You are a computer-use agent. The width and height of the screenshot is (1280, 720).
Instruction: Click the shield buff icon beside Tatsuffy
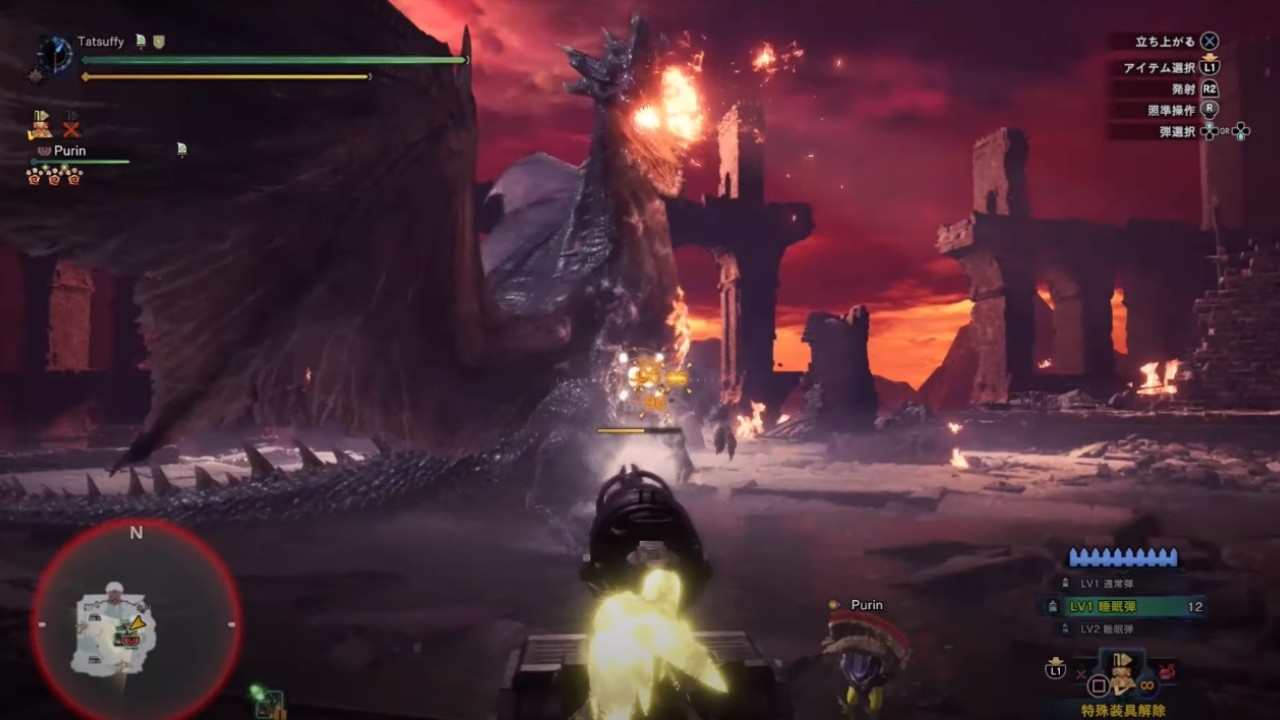click(x=159, y=42)
